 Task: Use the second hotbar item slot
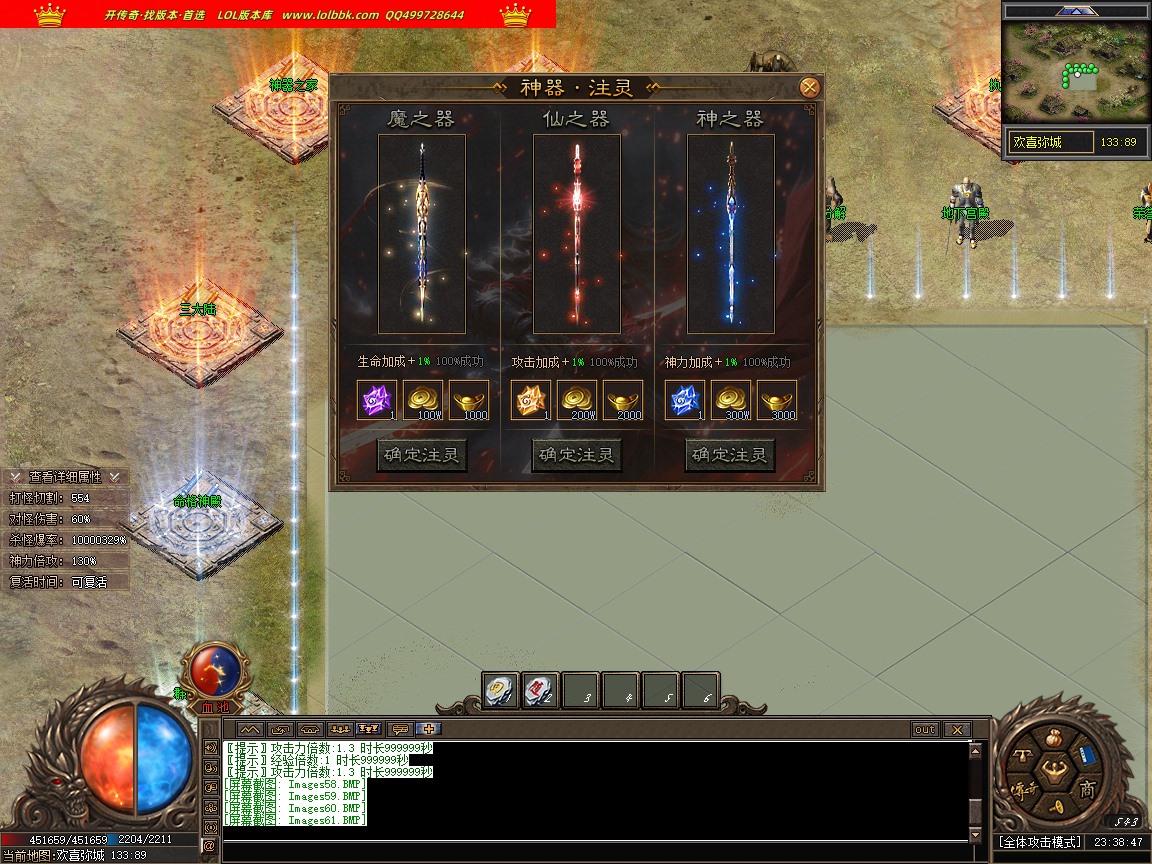540,689
